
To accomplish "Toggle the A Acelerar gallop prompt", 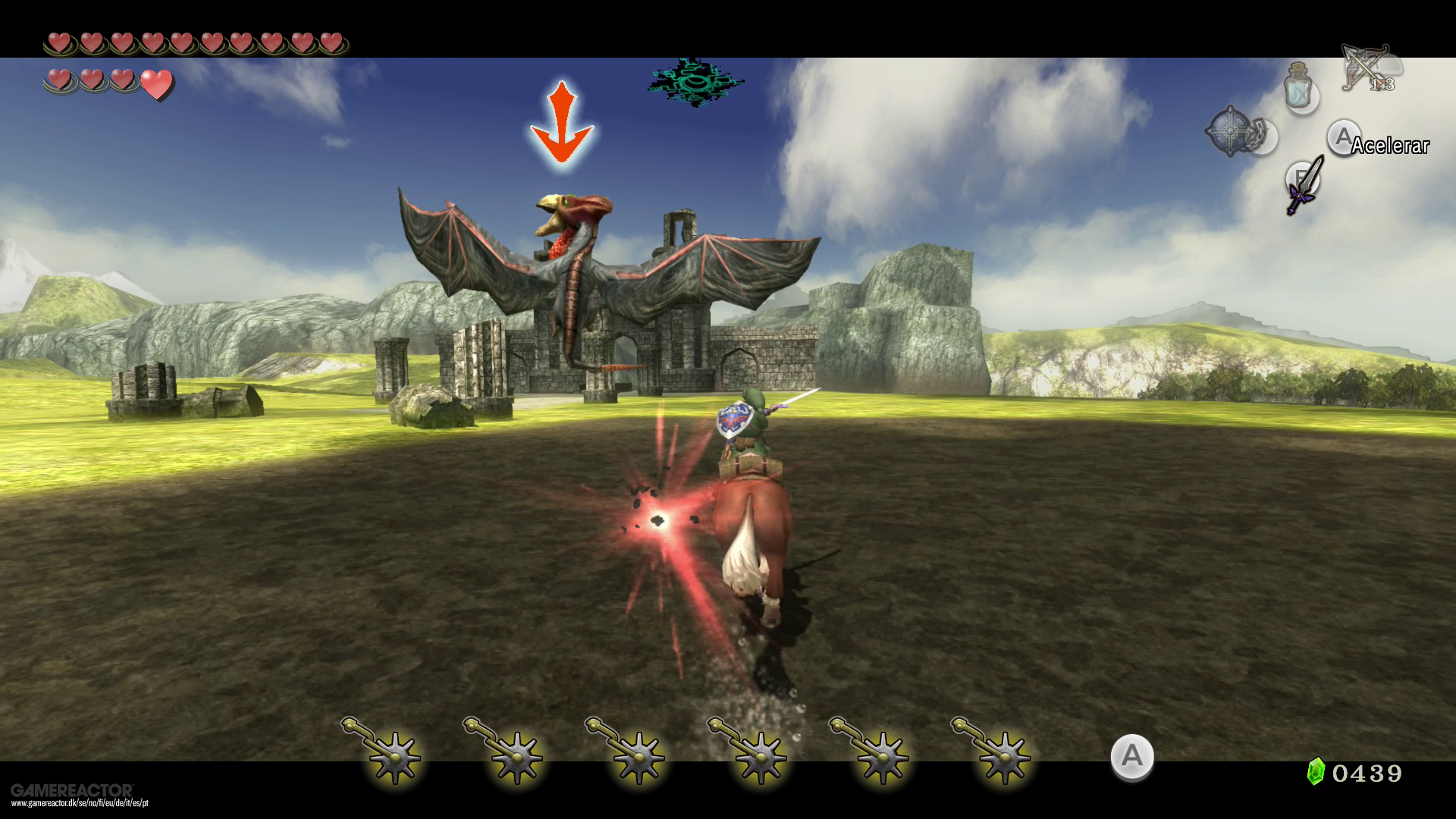I will click(x=1344, y=138).
